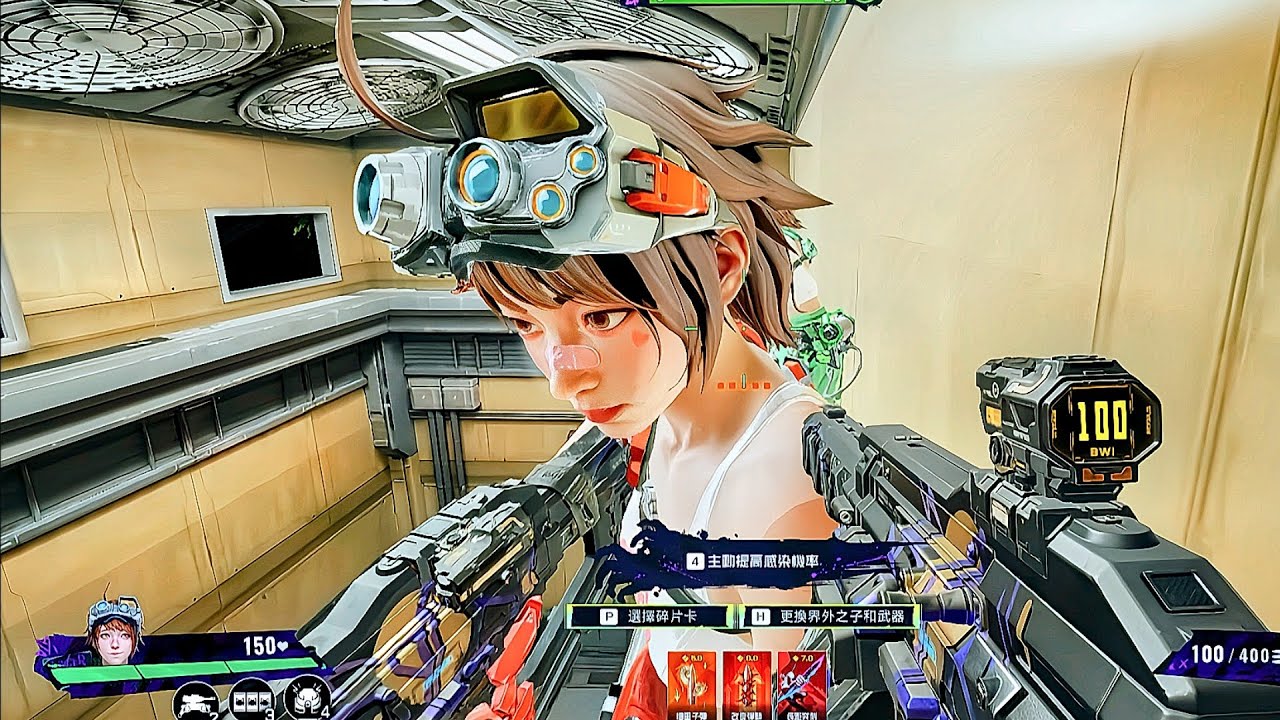Select the tank-shaped ability icon
The height and width of the screenshot is (720, 1280).
195,700
